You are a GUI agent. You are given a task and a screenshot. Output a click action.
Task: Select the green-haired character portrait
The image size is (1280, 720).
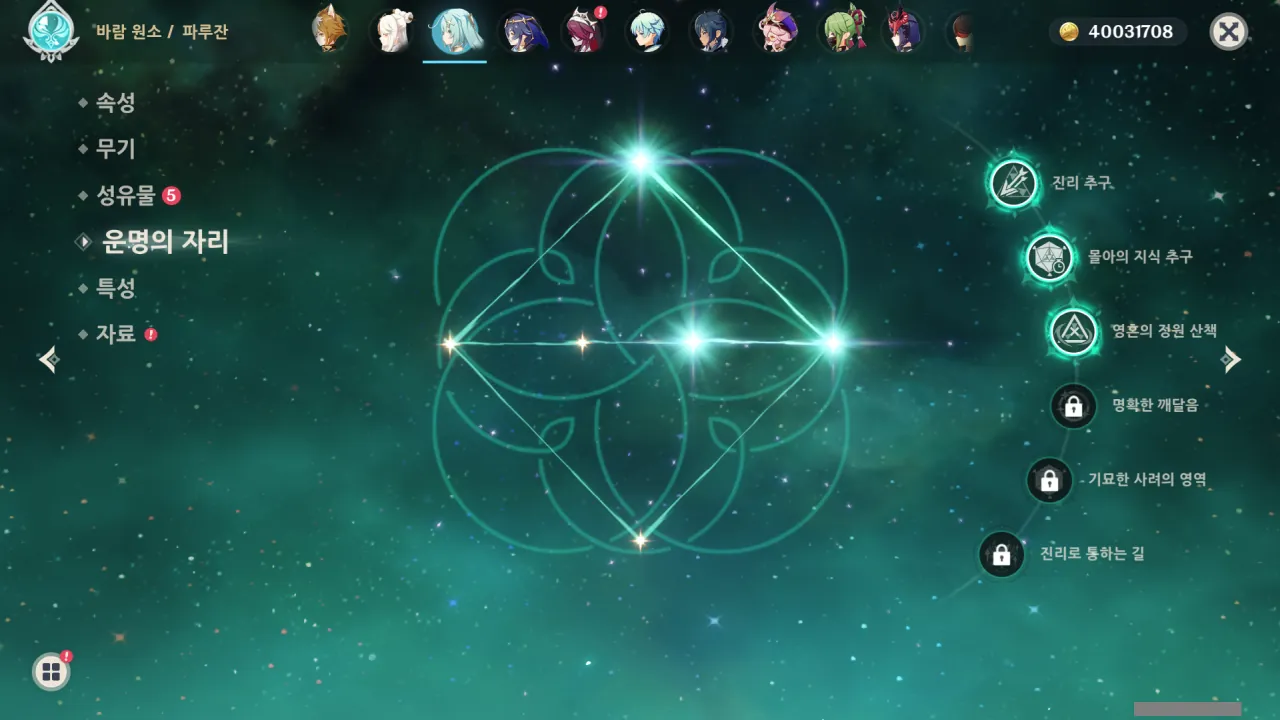pos(839,31)
